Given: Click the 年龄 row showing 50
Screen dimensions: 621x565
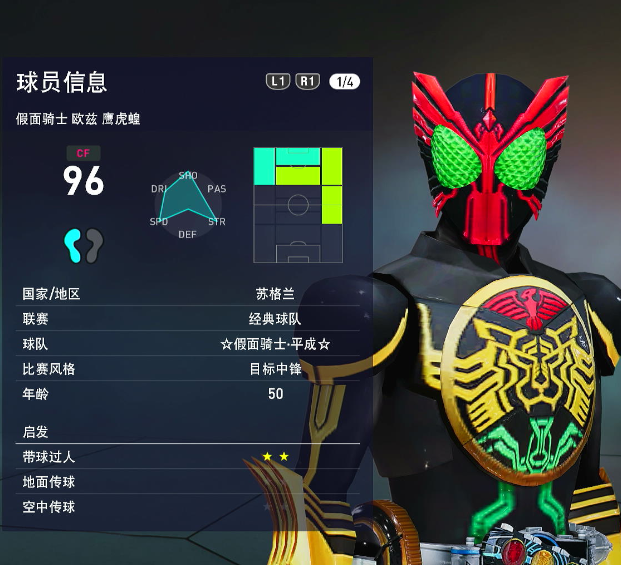Looking at the screenshot, I should point(189,394).
